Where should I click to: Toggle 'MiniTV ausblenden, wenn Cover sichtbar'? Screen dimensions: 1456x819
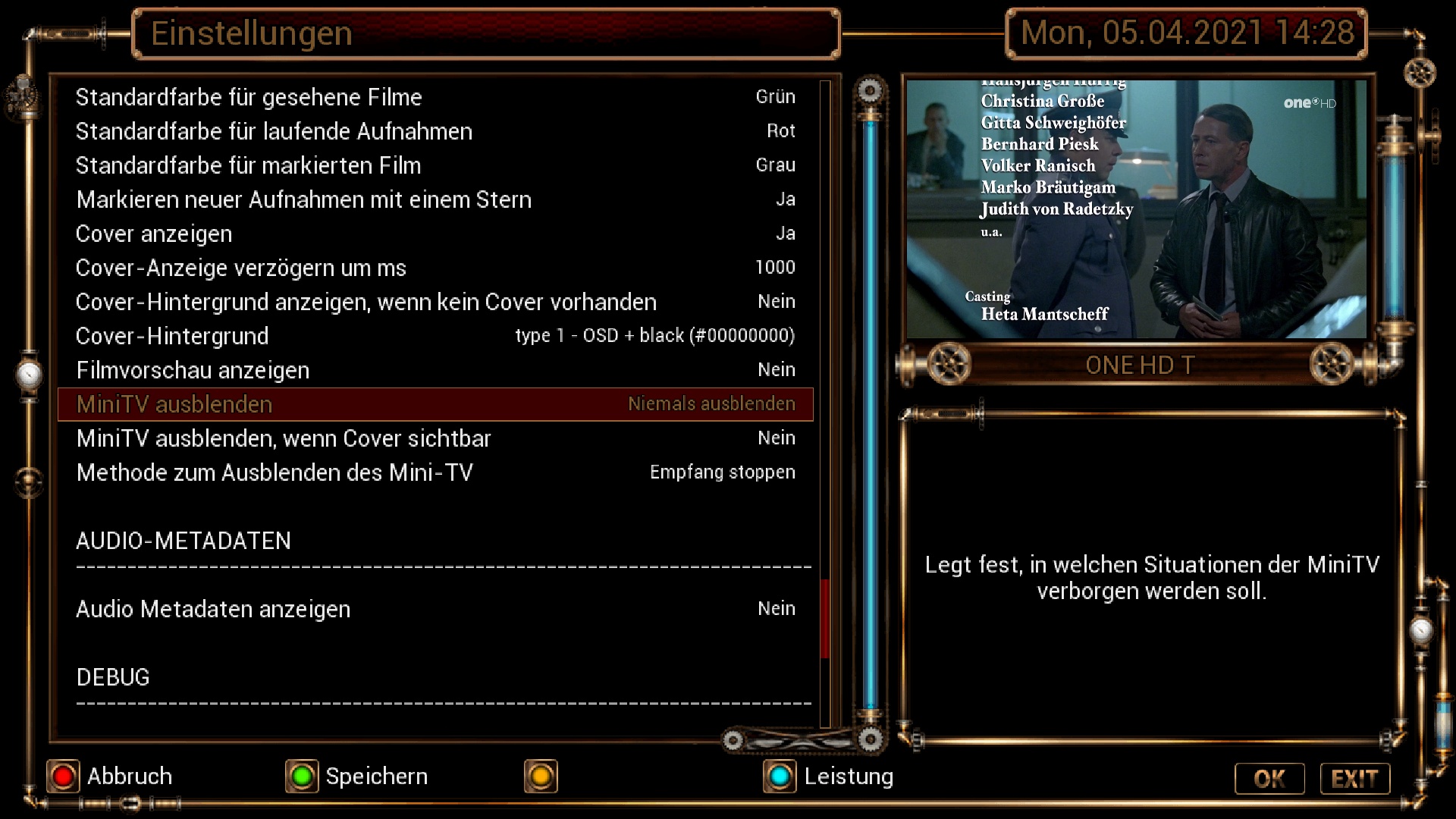(x=435, y=438)
